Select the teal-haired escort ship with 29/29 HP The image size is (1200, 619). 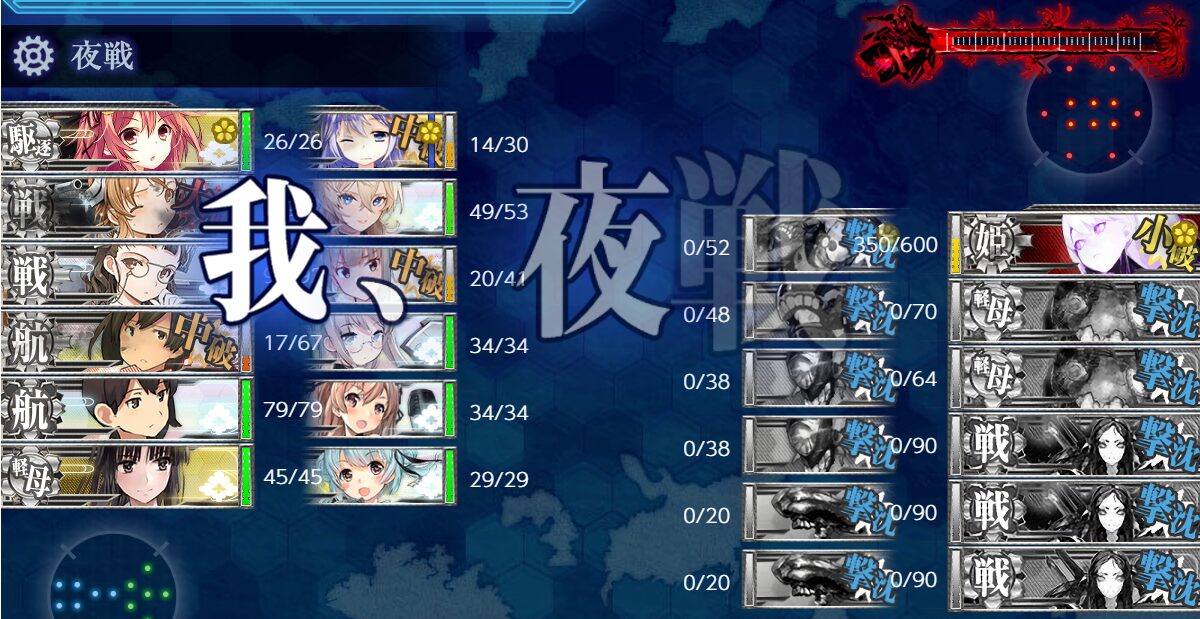(x=380, y=478)
